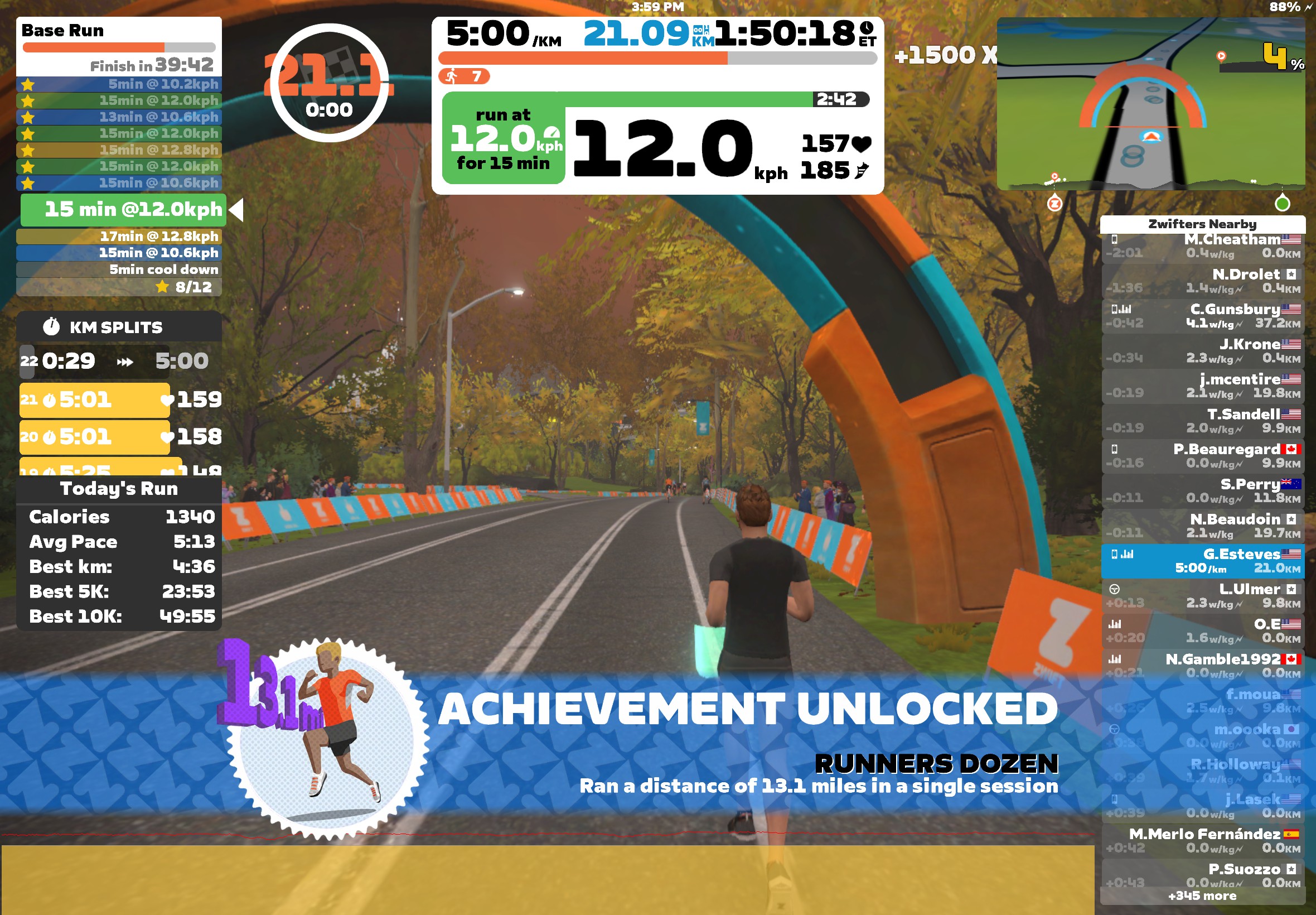Screen dimensions: 1316x915
Task: Select M.Cheatham in Zwifters Nearby
Action: click(x=1202, y=247)
